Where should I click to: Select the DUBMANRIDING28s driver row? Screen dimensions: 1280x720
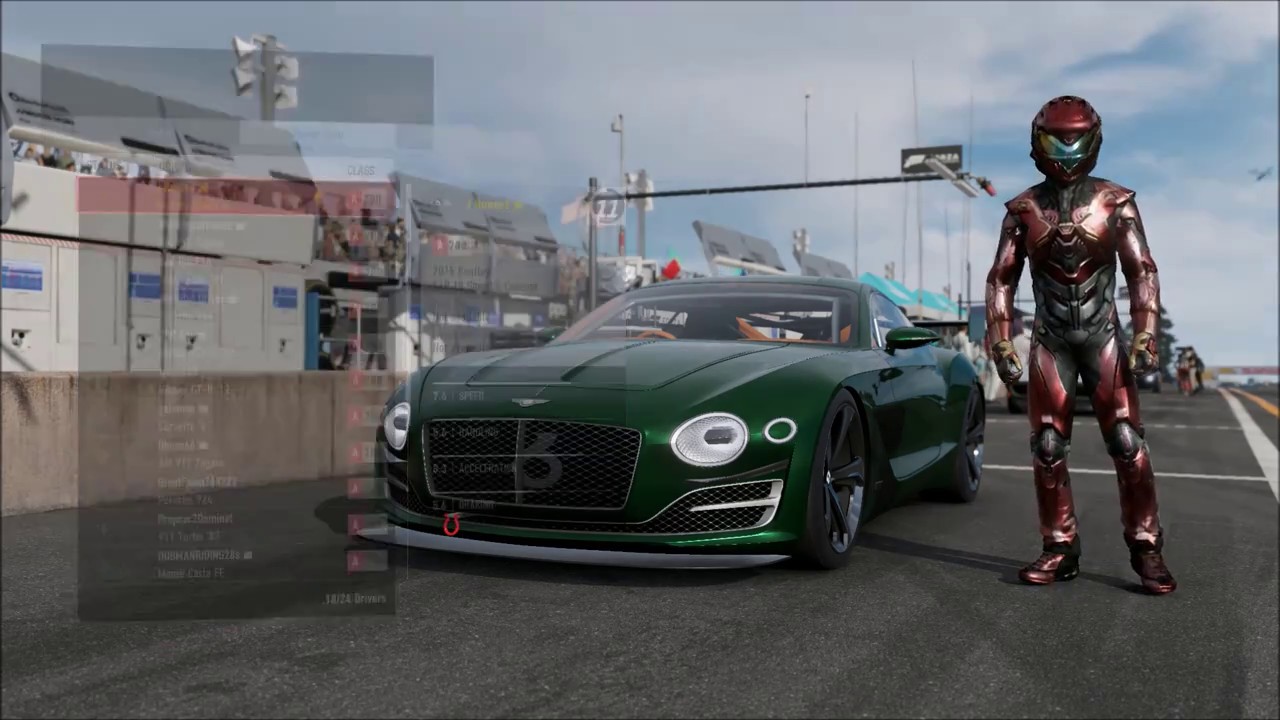(235, 555)
